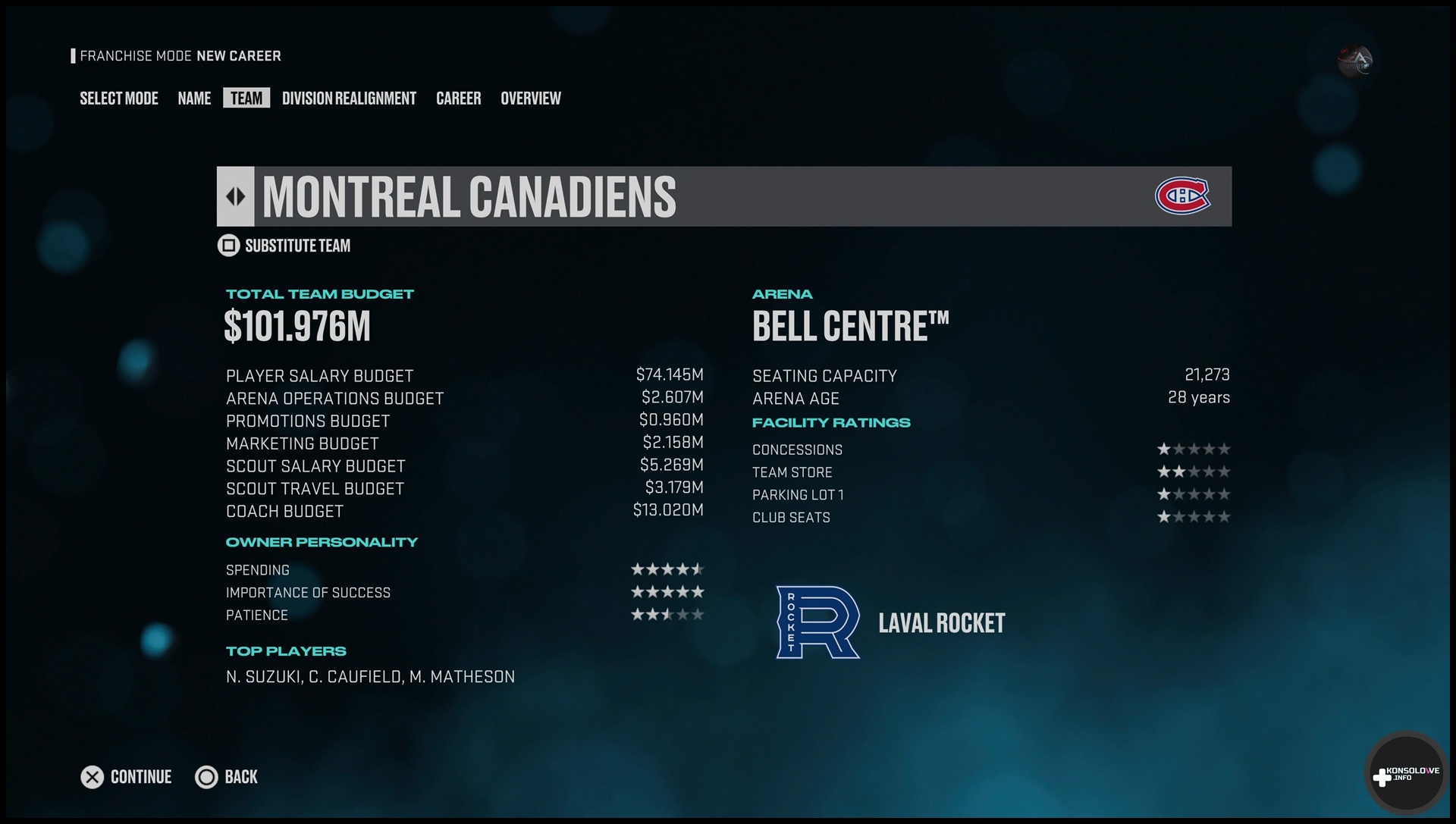Click the team selector left-right arrows
The image size is (1456, 824).
[x=236, y=197]
